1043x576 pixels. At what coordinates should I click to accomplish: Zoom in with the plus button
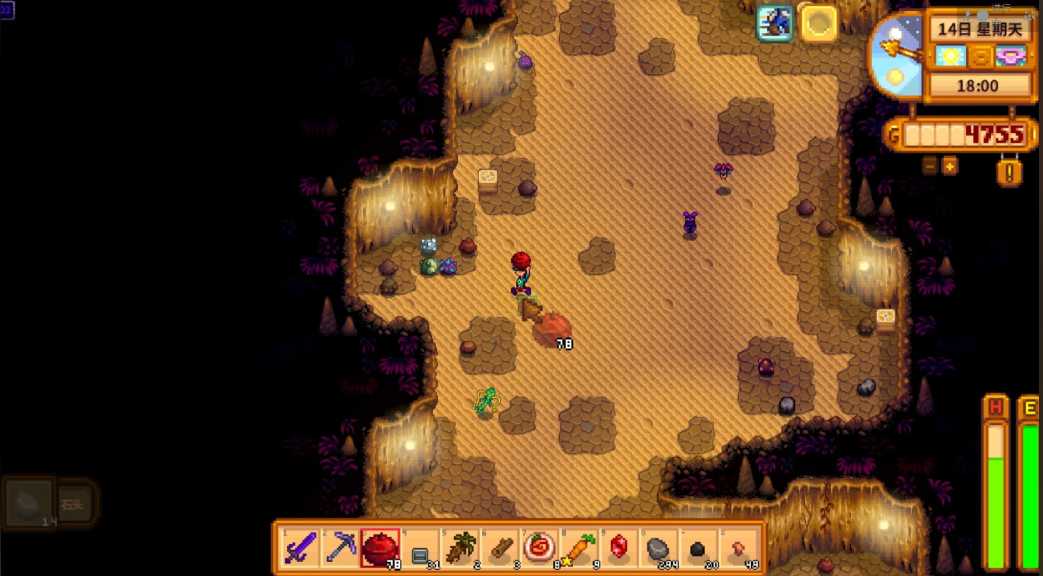coord(949,166)
